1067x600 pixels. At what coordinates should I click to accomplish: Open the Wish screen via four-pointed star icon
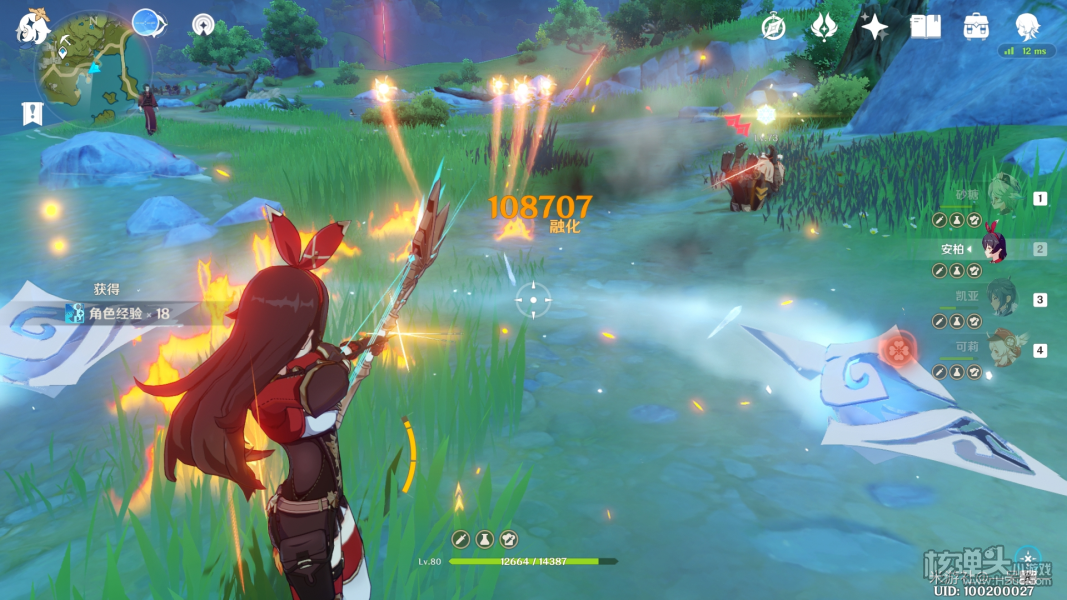[875, 27]
